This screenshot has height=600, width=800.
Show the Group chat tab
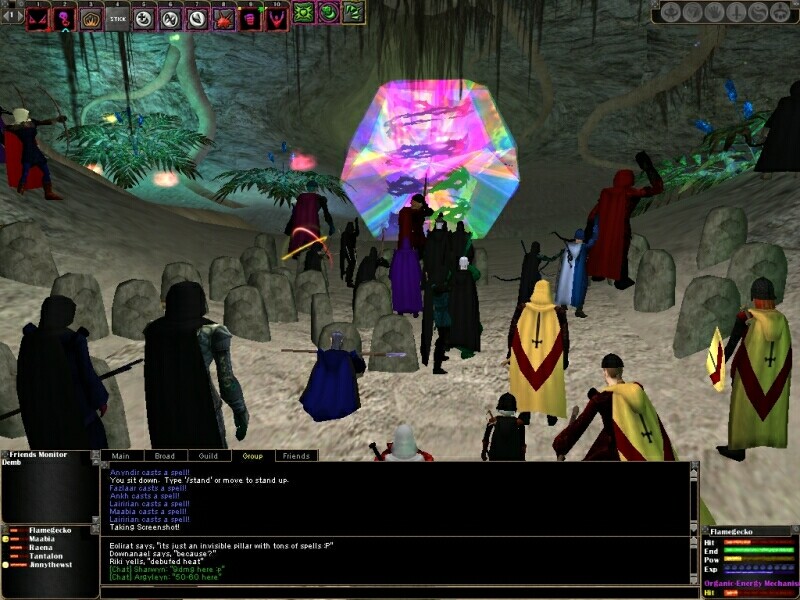[x=252, y=456]
